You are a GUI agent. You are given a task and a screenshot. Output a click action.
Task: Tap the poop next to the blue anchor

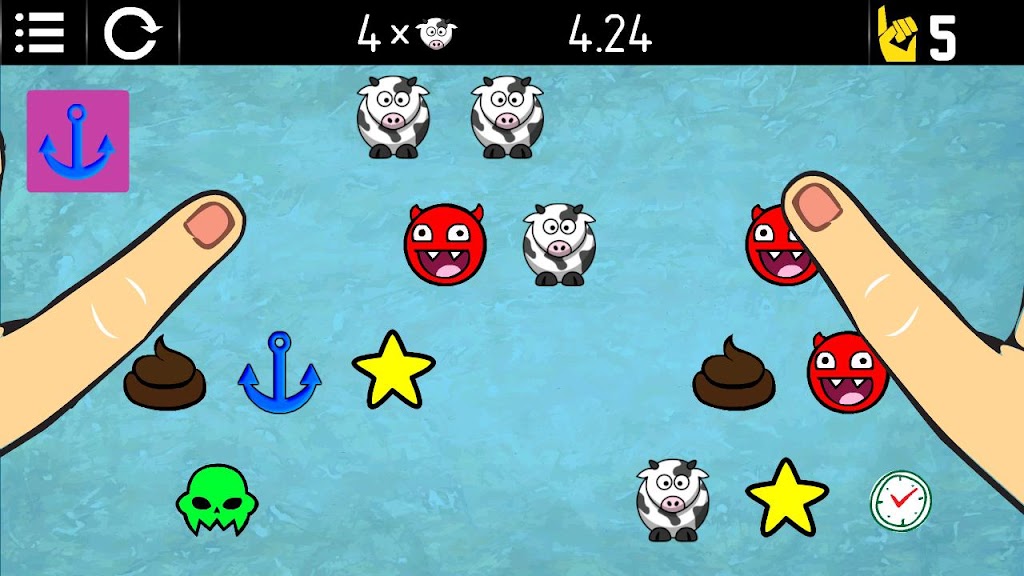[165, 374]
